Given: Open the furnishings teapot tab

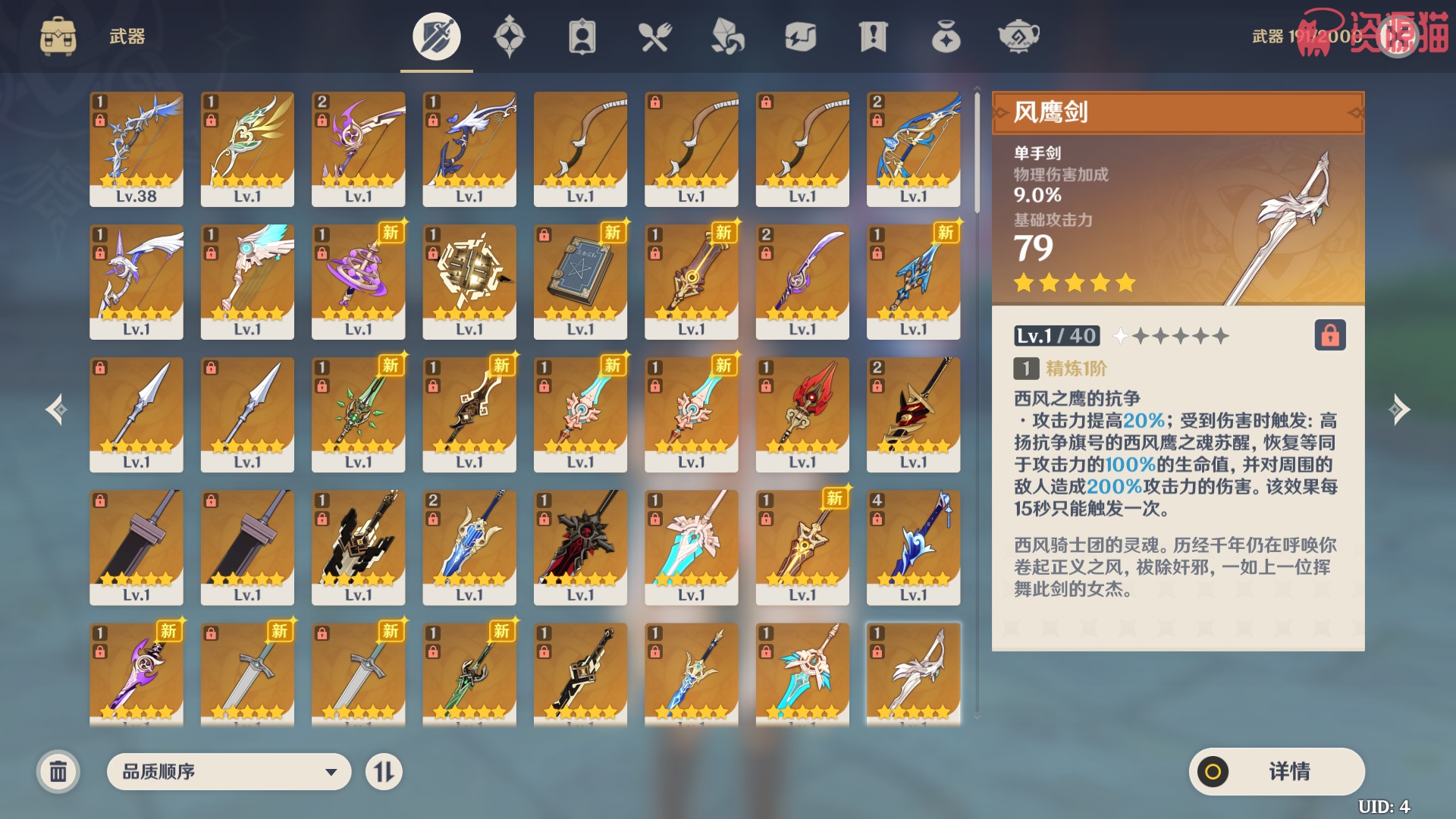Looking at the screenshot, I should tap(1018, 36).
